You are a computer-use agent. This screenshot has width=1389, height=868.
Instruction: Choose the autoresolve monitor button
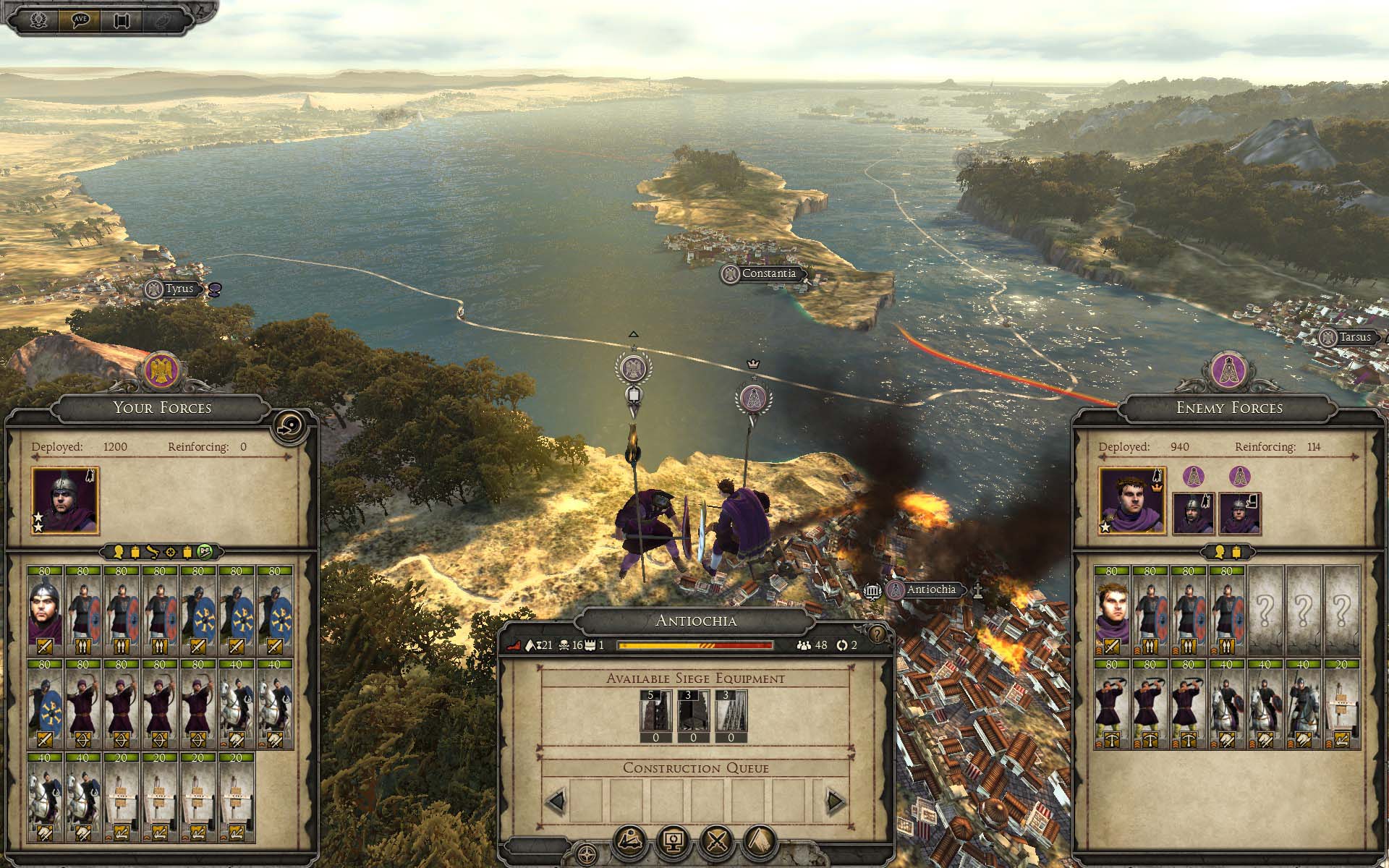click(x=674, y=841)
